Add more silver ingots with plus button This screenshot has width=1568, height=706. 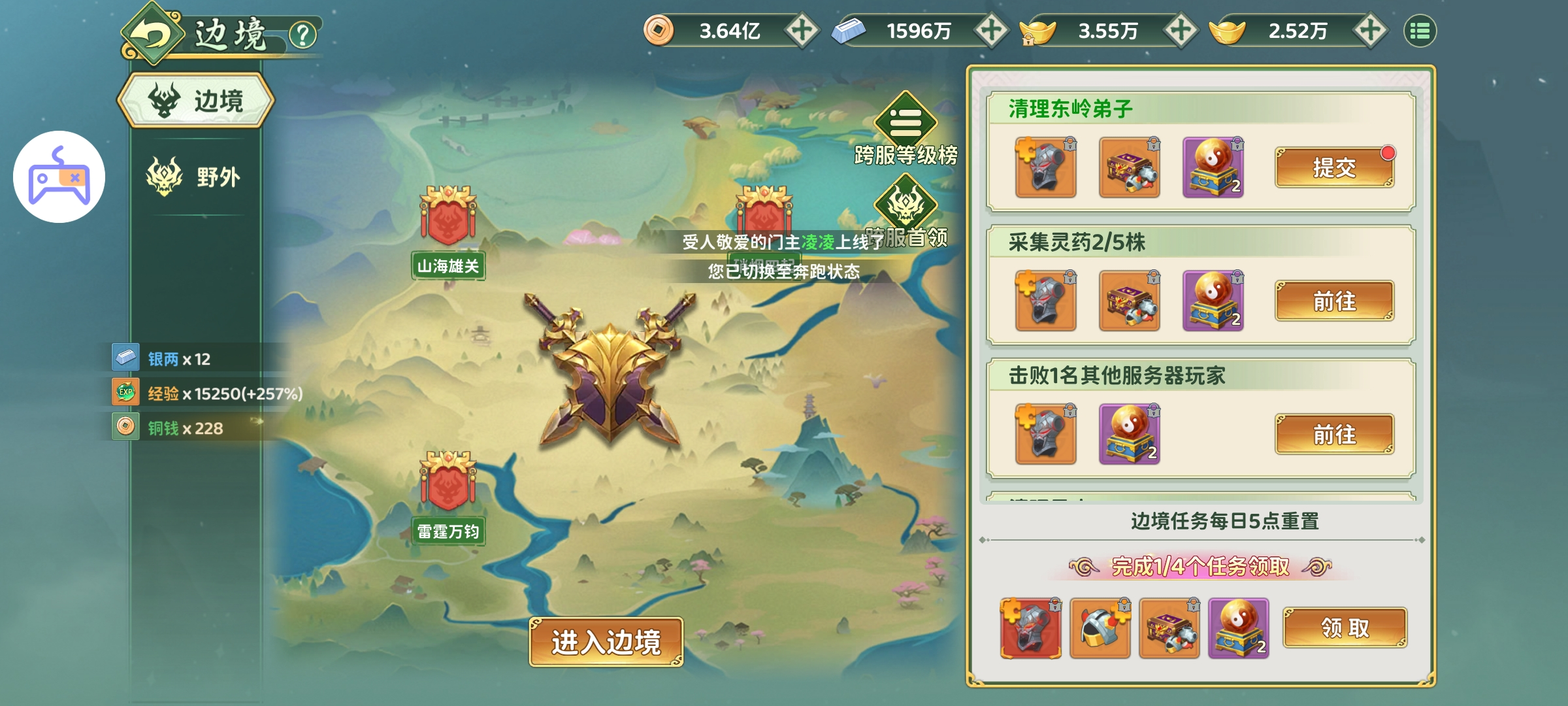coord(991,31)
